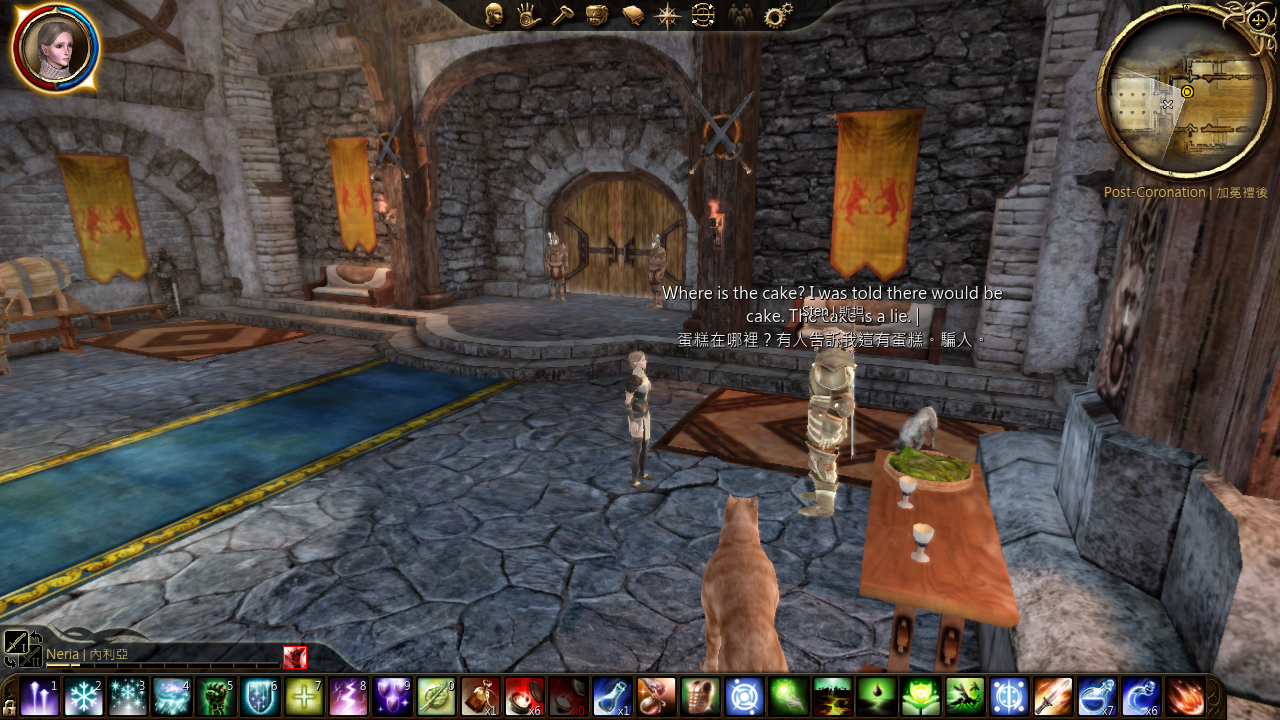This screenshot has width=1280, height=720.
Task: Open the game options gear icon
Action: pyautogui.click(x=776, y=15)
